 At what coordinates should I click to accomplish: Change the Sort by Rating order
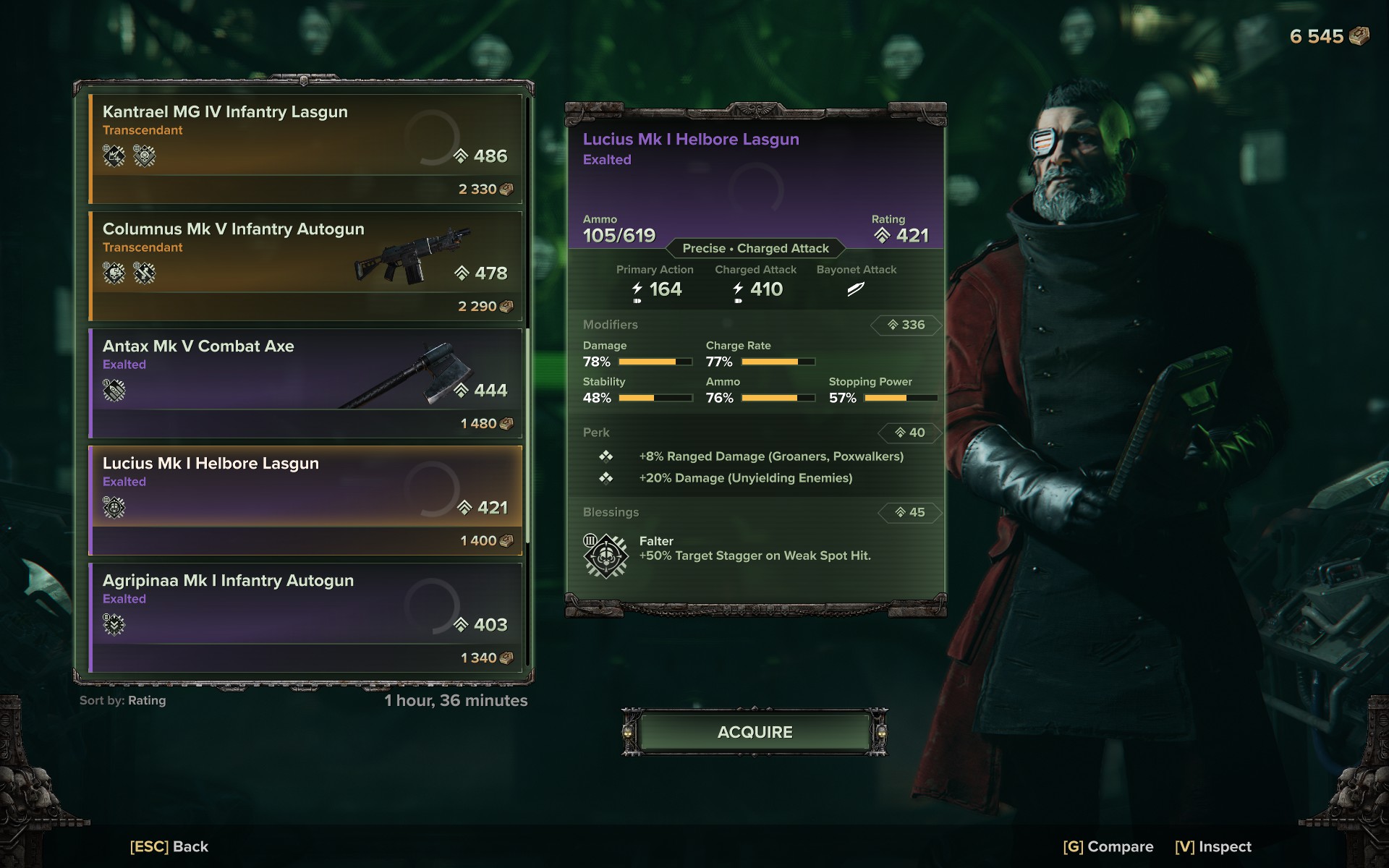(x=123, y=700)
